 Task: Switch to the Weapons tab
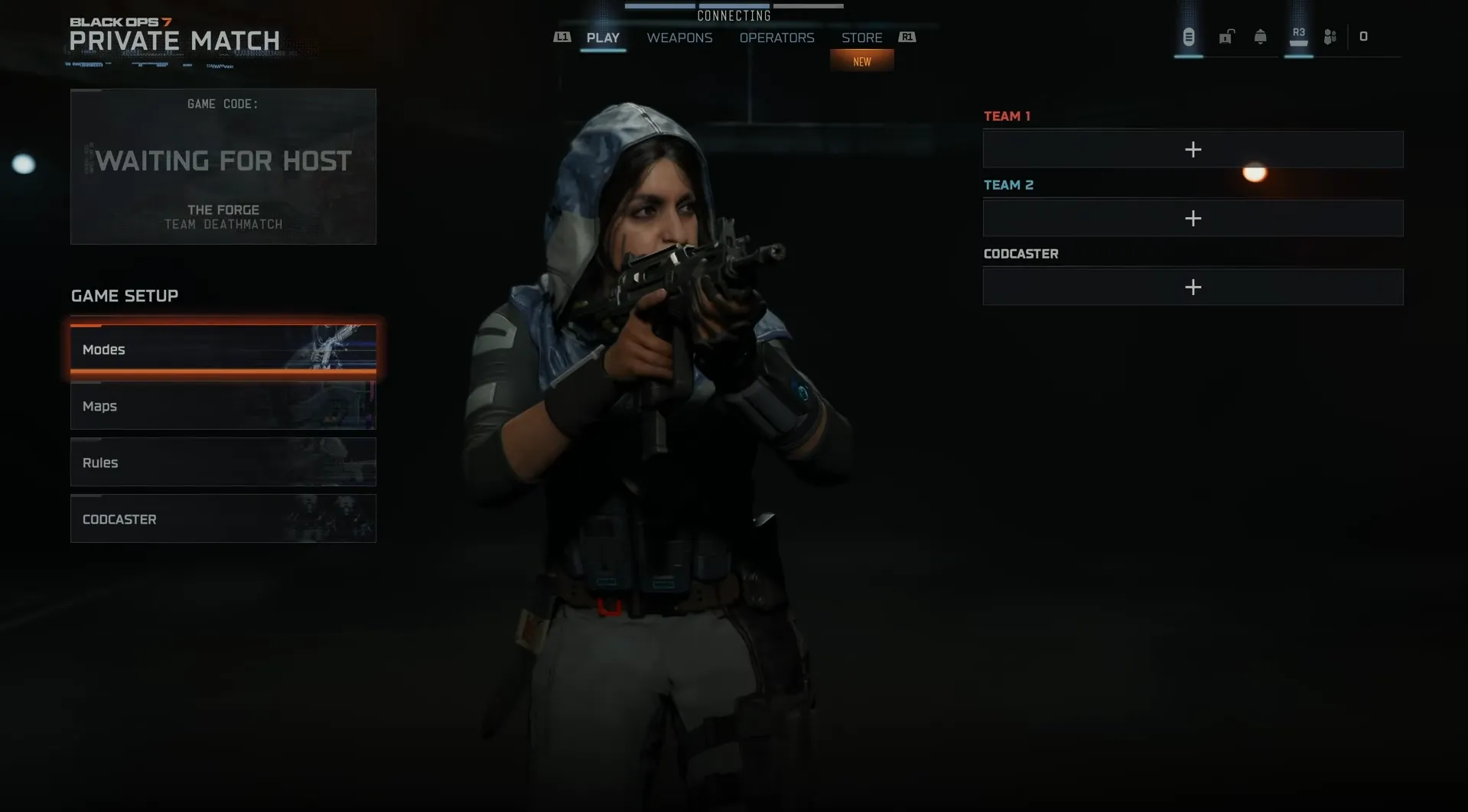679,37
